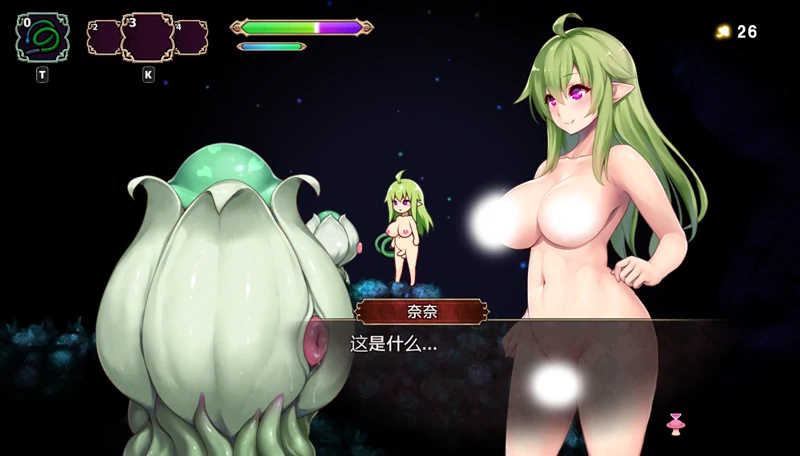The width and height of the screenshot is (800, 456).
Task: Select the large skill slot numbered 3
Action: (x=147, y=37)
